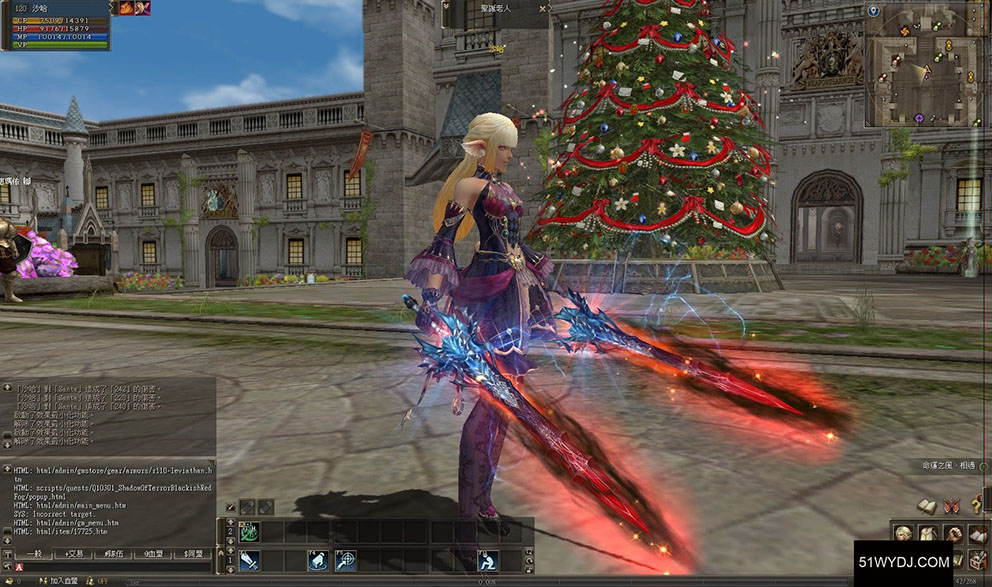This screenshot has width=992, height=587.
Task: Click the red butterfly icon
Action: pyautogui.click(x=951, y=506)
